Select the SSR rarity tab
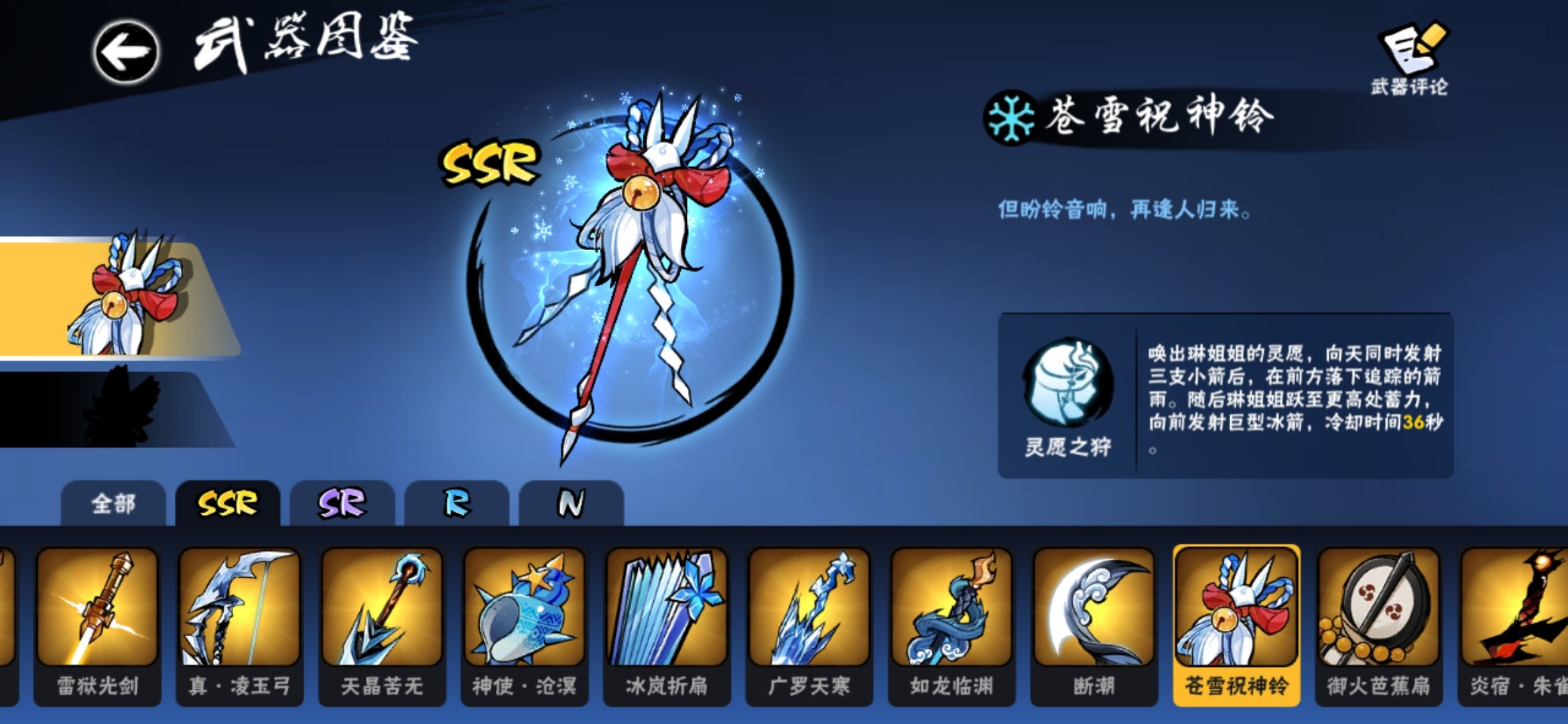The image size is (1568, 724). click(x=227, y=504)
